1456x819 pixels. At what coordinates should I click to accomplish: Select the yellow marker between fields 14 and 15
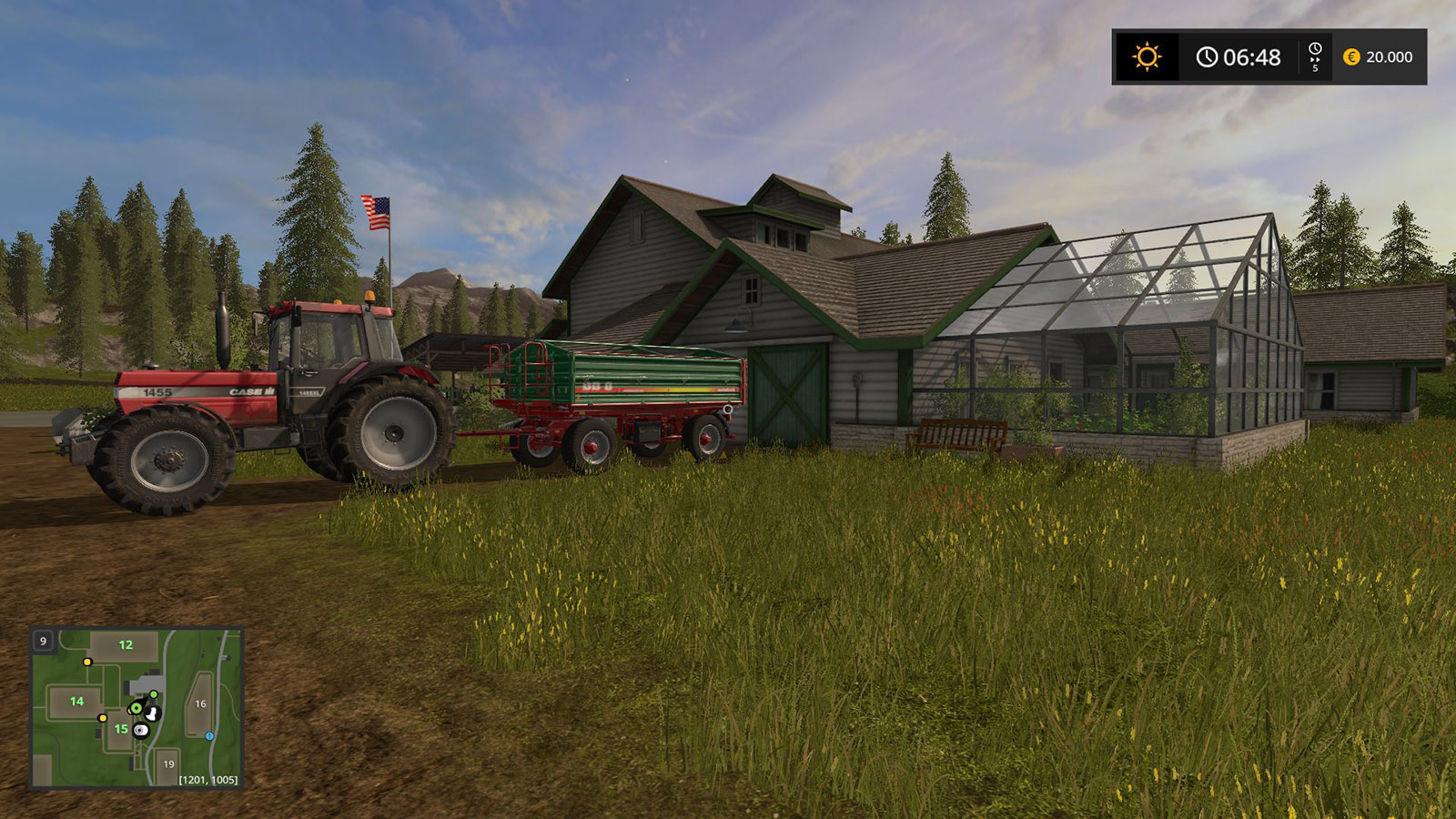click(x=102, y=718)
